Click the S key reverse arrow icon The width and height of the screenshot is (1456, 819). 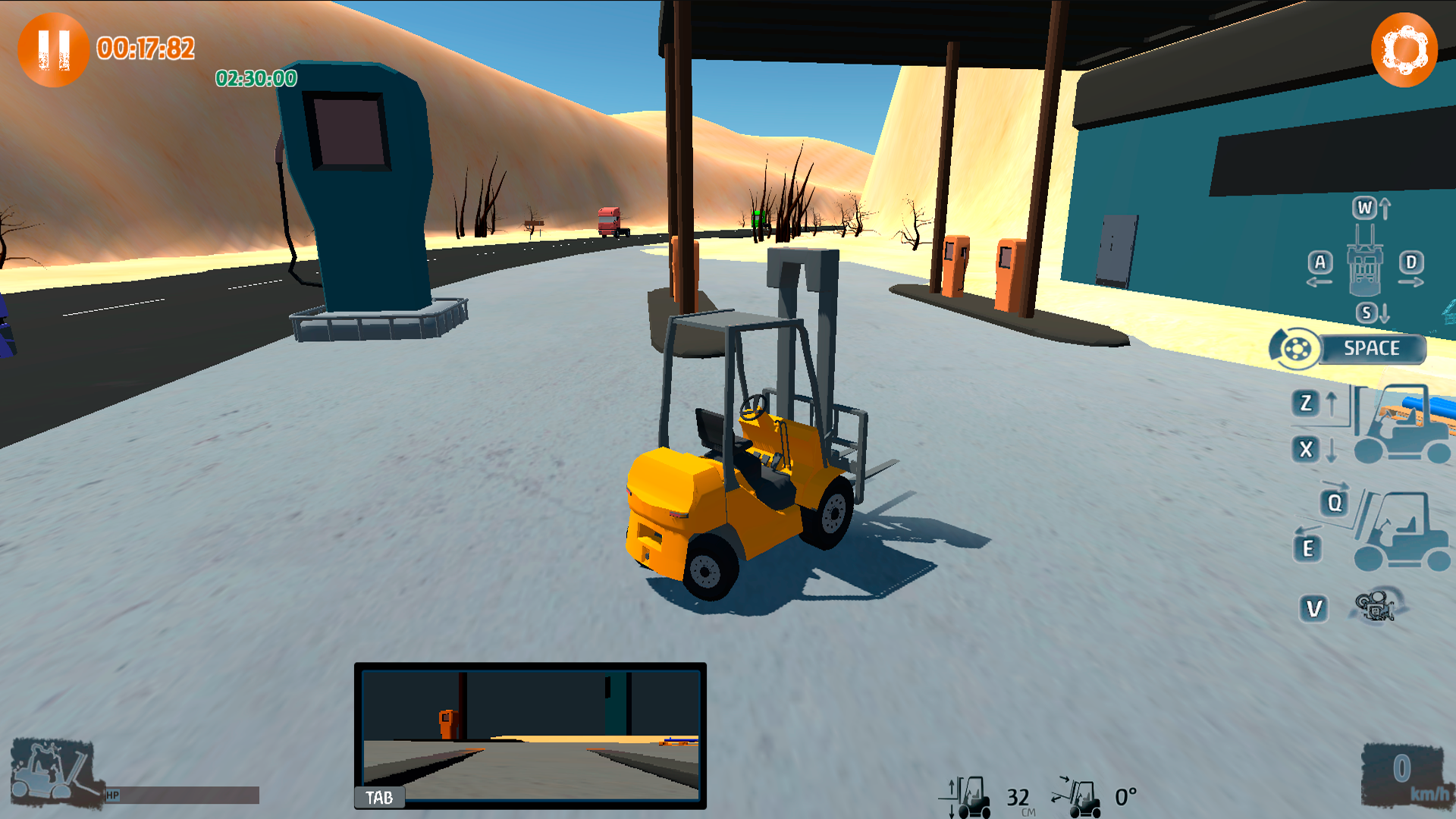1368,312
